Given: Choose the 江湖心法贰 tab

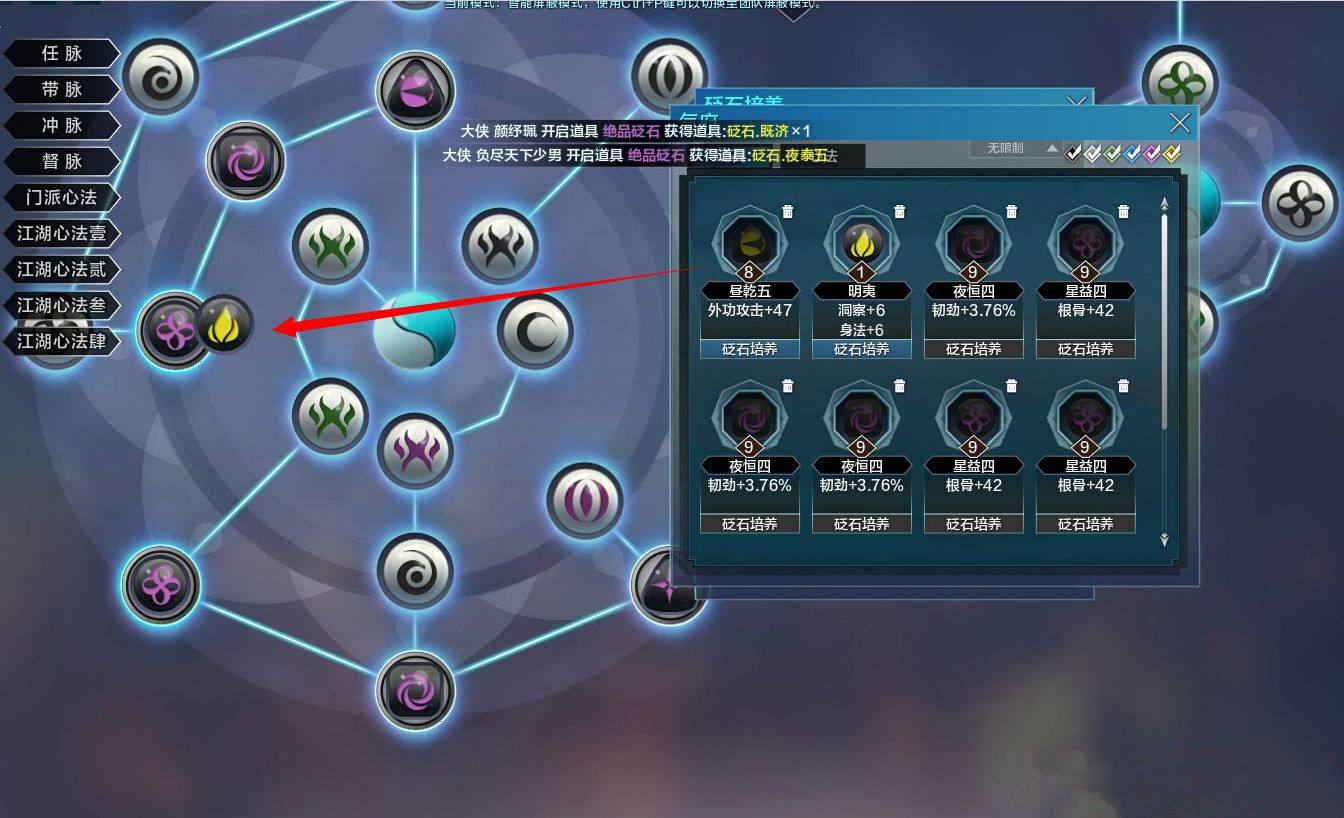Looking at the screenshot, I should (x=62, y=270).
